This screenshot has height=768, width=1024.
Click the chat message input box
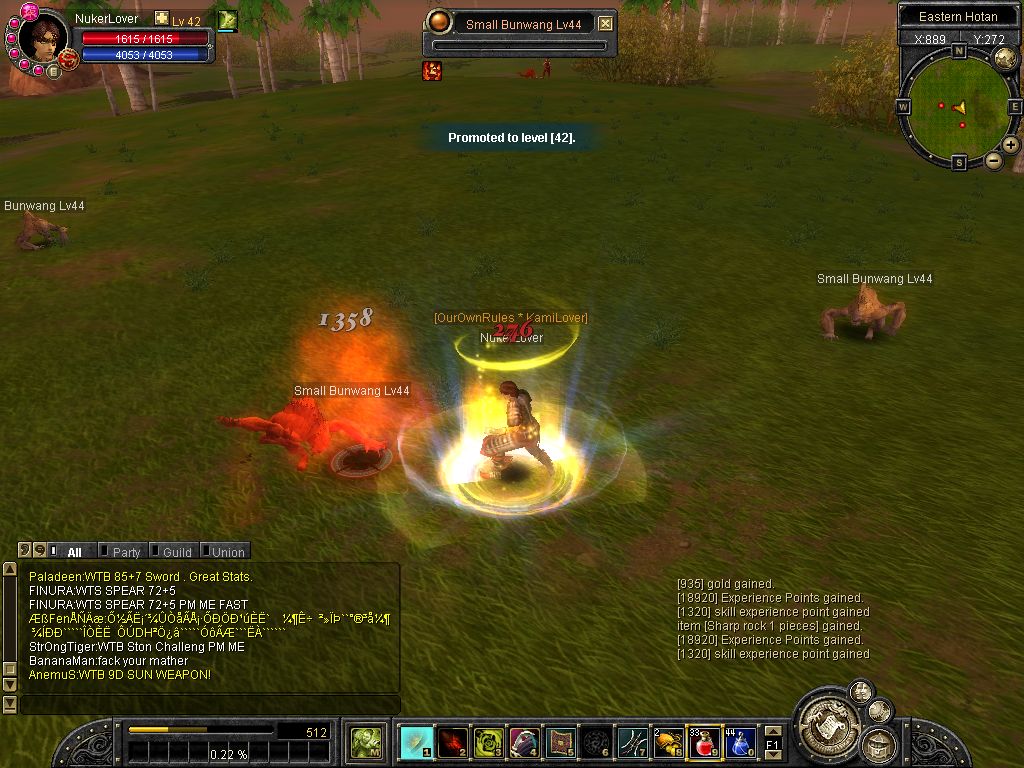[208, 705]
